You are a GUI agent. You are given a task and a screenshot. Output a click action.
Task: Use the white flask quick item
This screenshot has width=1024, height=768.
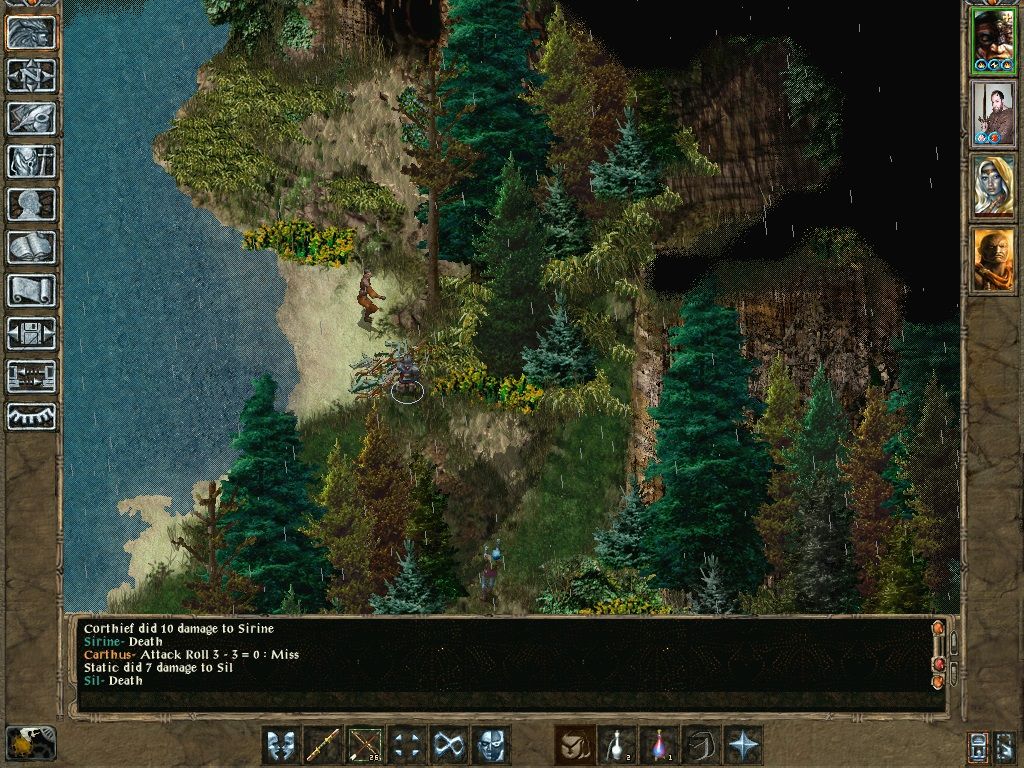click(617, 745)
